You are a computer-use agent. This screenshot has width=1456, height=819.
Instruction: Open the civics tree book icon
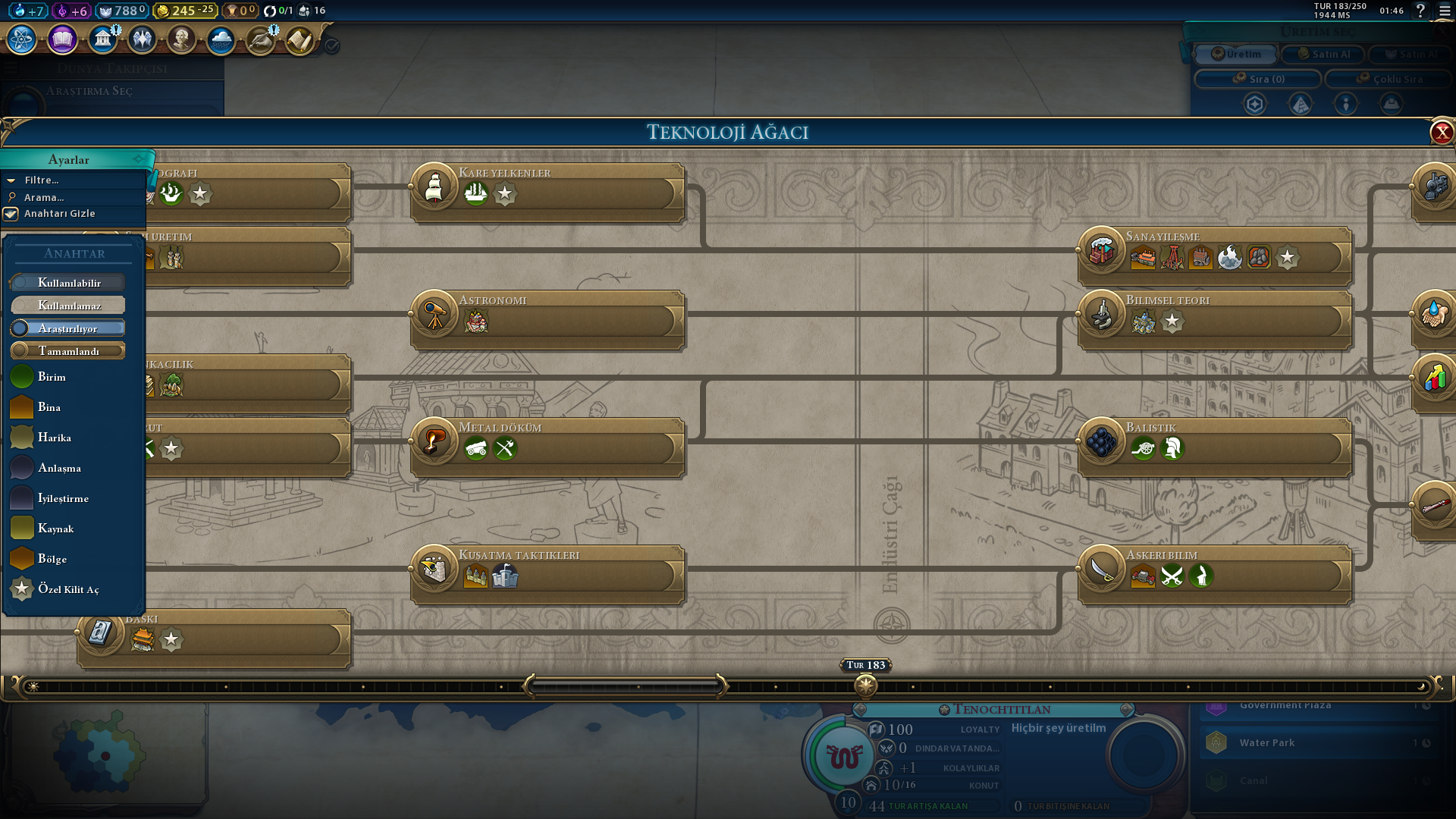coord(62,39)
